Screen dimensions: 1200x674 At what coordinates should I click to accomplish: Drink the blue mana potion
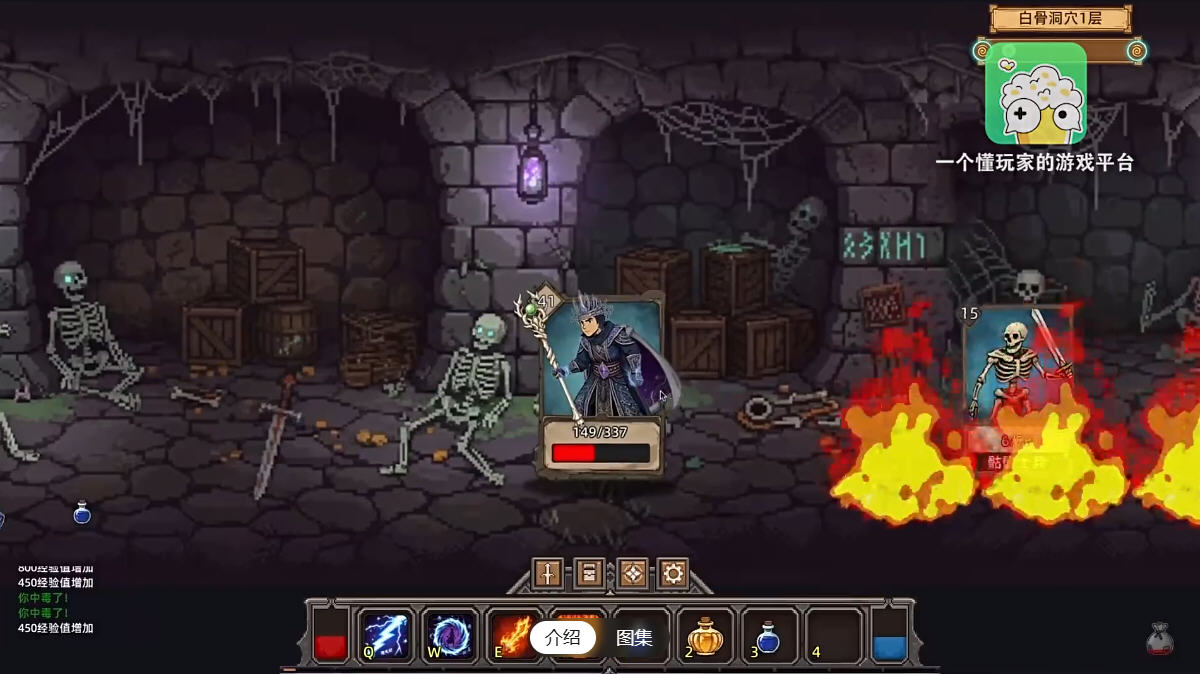(768, 635)
